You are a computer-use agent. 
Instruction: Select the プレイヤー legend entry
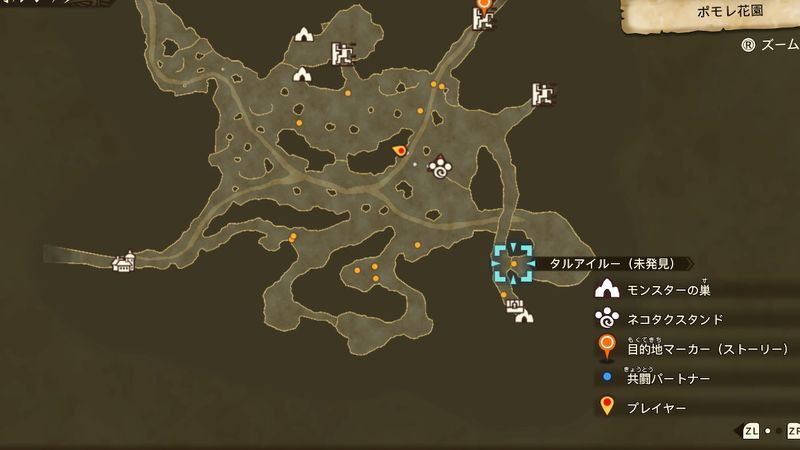654,407
